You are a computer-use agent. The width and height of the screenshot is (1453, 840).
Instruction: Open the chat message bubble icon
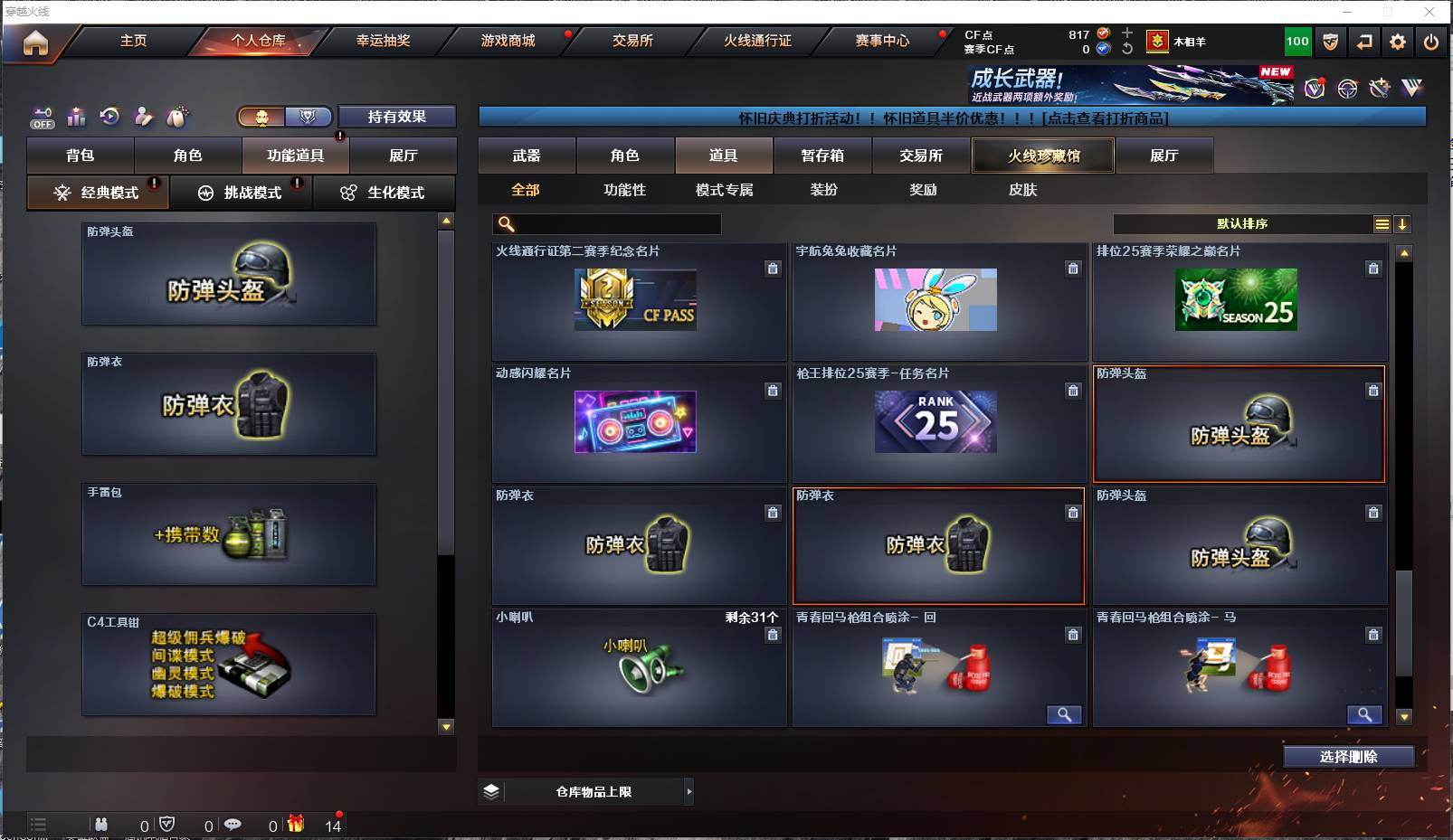(233, 823)
